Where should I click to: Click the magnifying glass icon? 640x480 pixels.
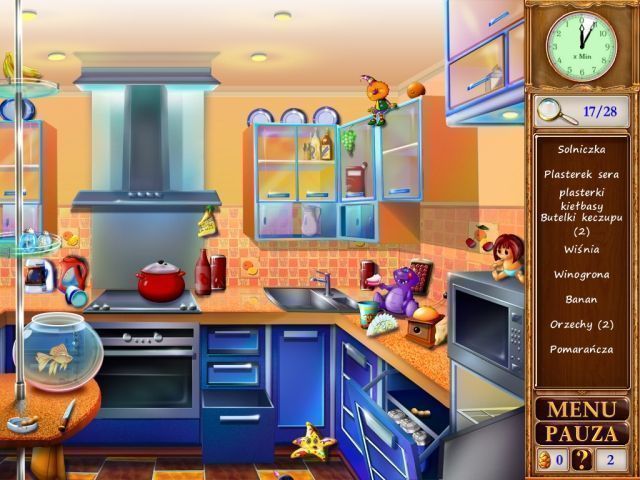point(556,110)
